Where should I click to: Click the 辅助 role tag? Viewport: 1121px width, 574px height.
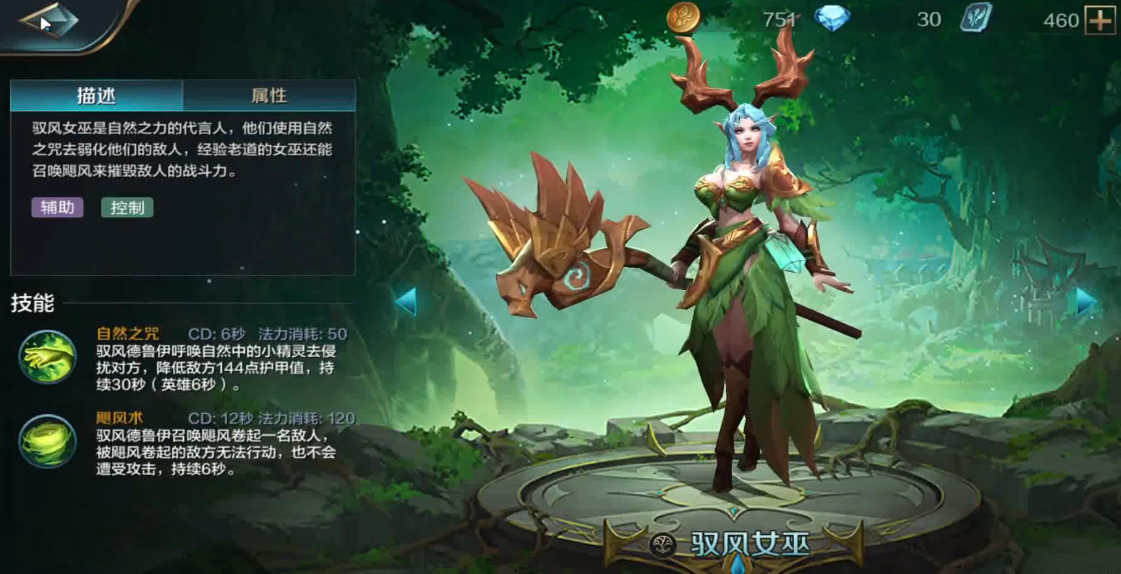[x=57, y=208]
